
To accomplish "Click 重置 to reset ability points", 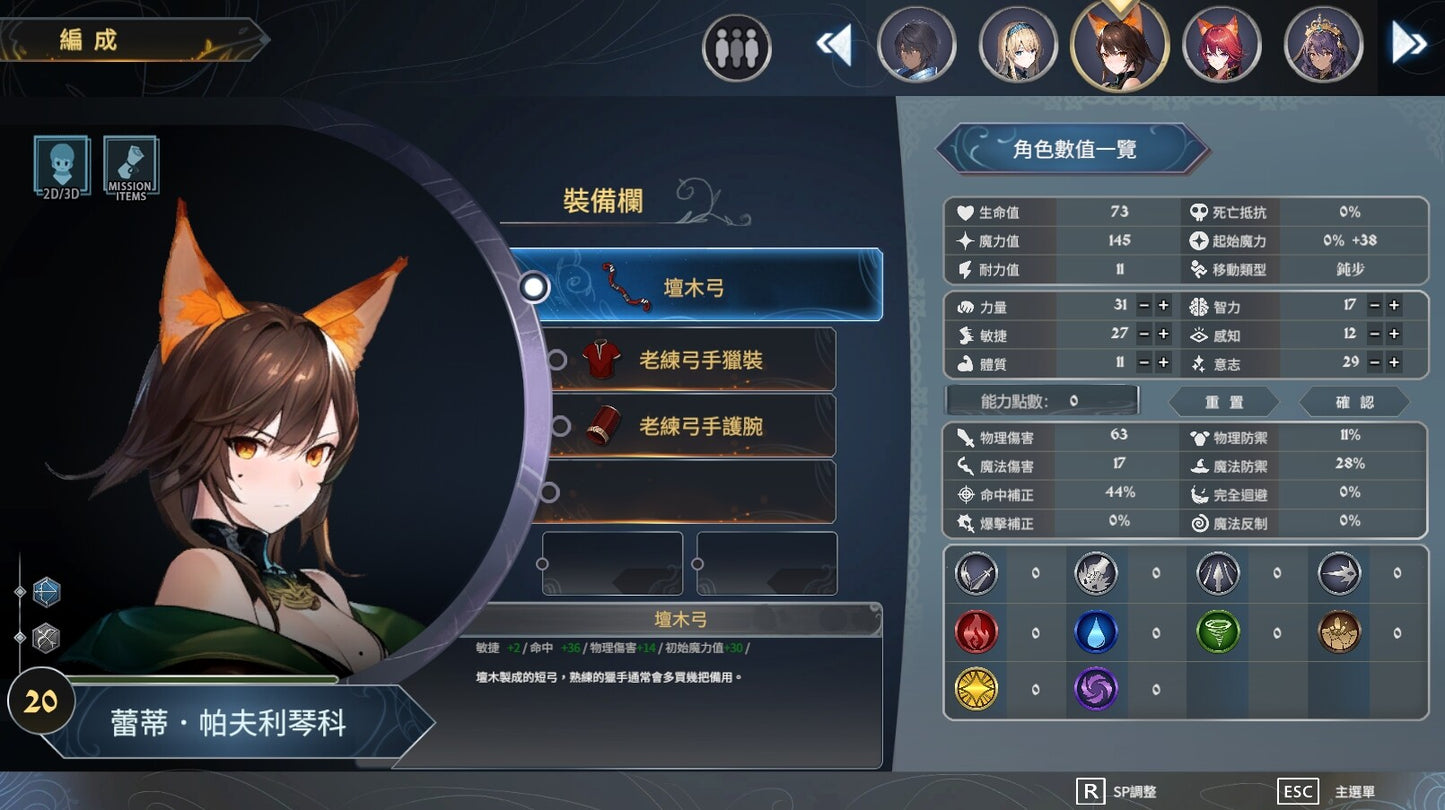I will 1224,402.
